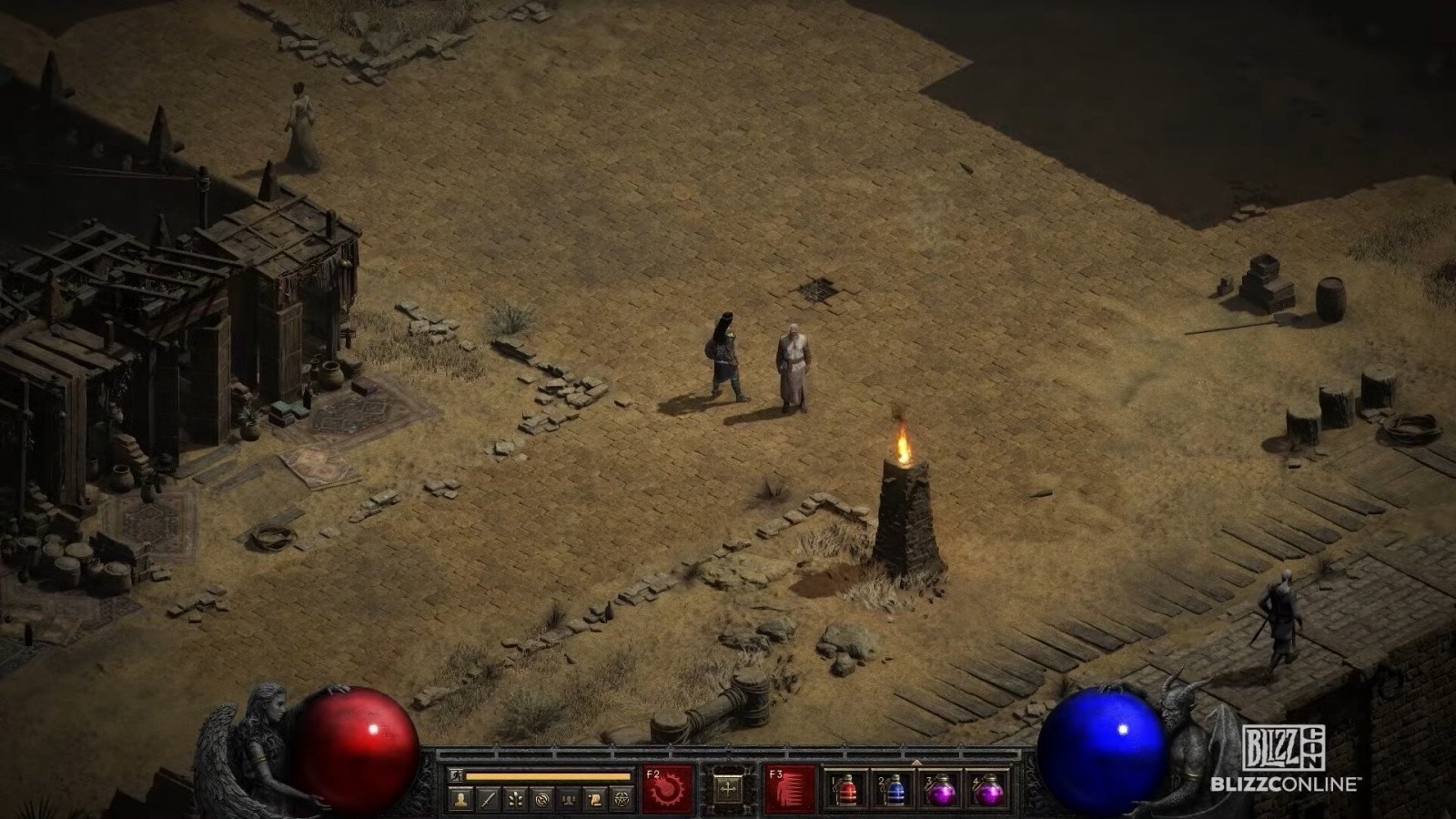Toggle the run/walk icon beside the stamina bar
This screenshot has height=819, width=1456.
[457, 776]
